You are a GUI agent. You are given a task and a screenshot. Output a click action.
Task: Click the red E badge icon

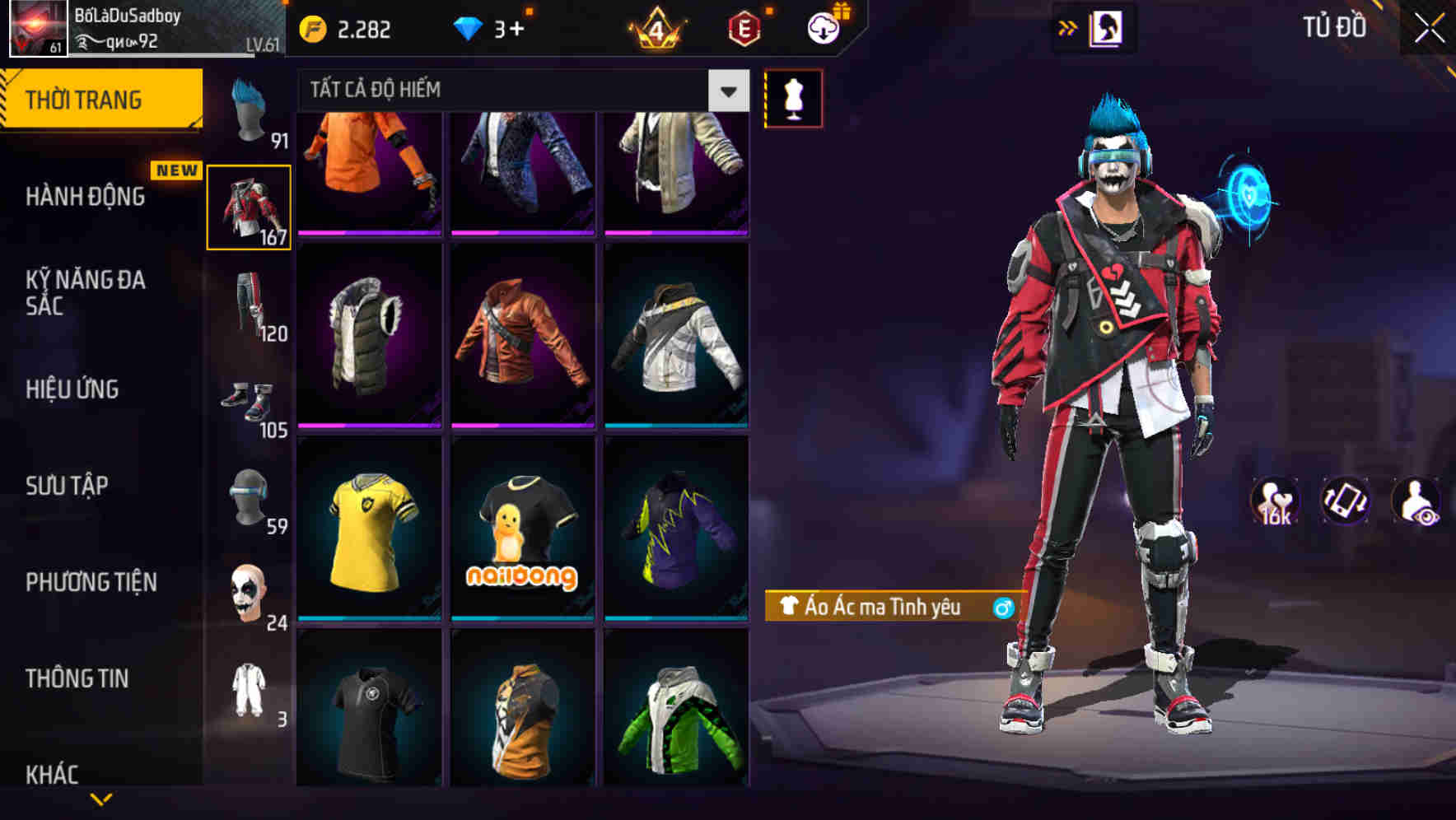(744, 27)
